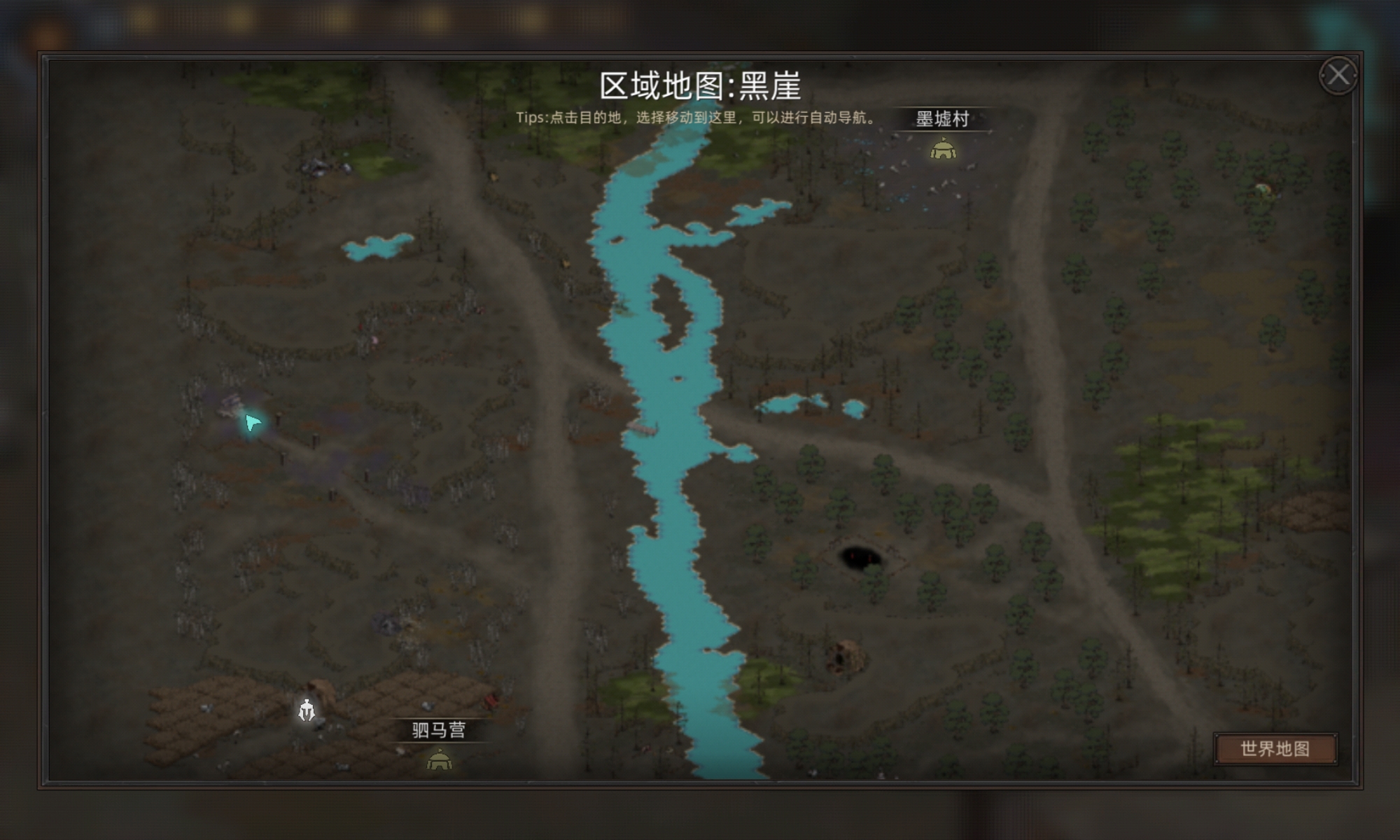The image size is (1400, 840).
Task: Switch away from the 黑崖 region map
Action: (x=1275, y=748)
